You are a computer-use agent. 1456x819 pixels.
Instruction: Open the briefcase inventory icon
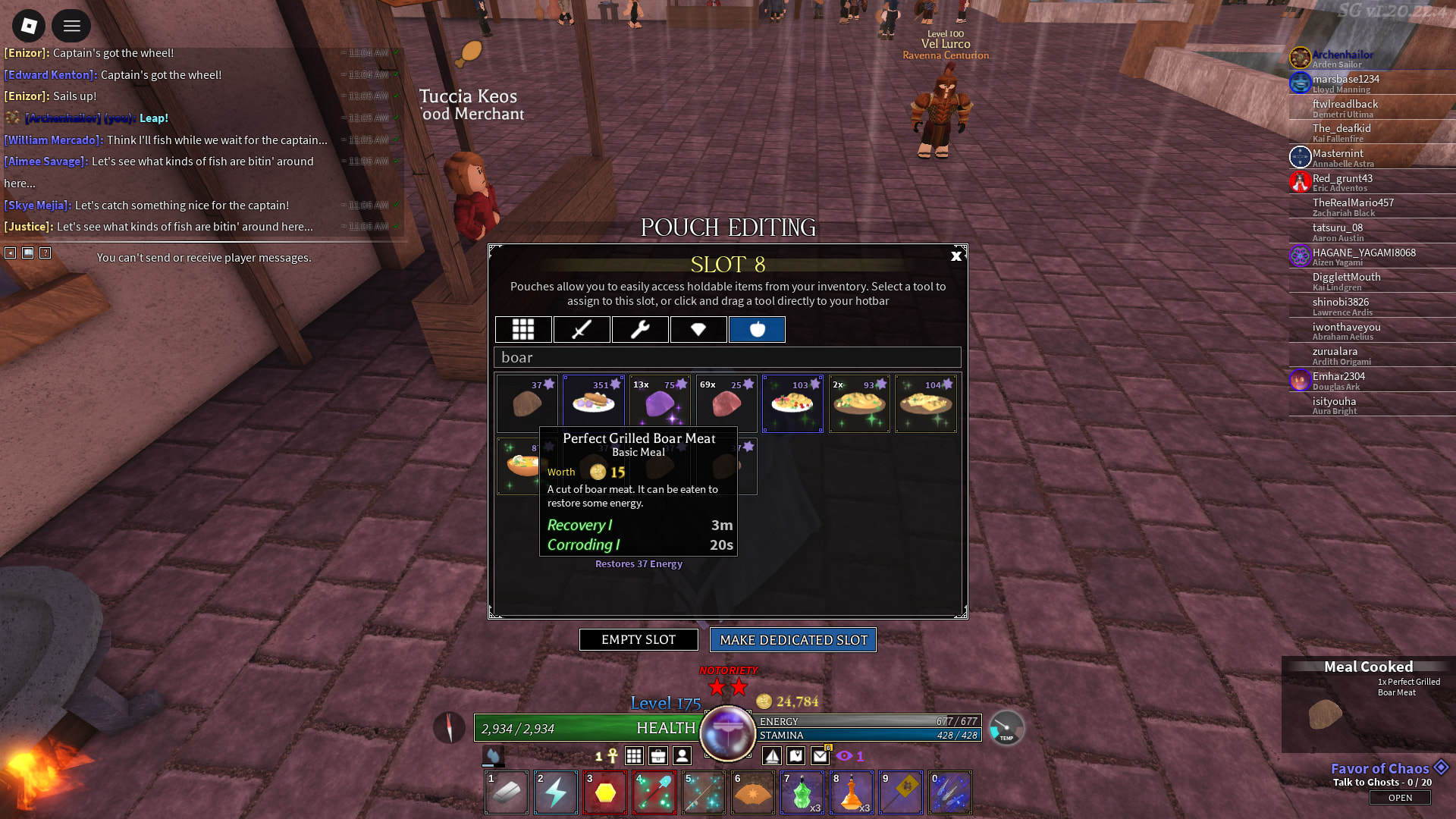pos(658,756)
